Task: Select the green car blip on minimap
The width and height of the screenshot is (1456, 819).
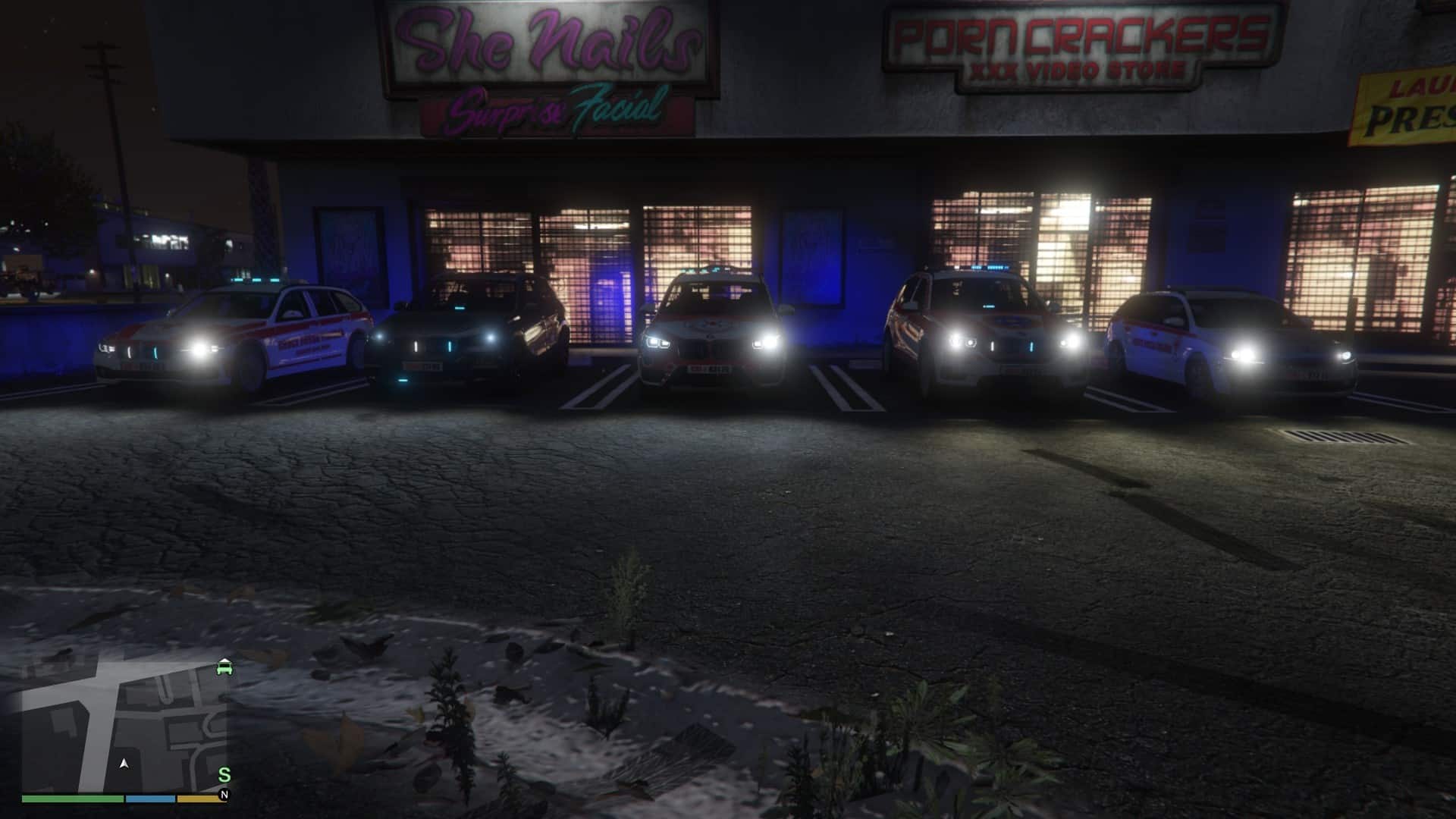Action: (x=224, y=668)
